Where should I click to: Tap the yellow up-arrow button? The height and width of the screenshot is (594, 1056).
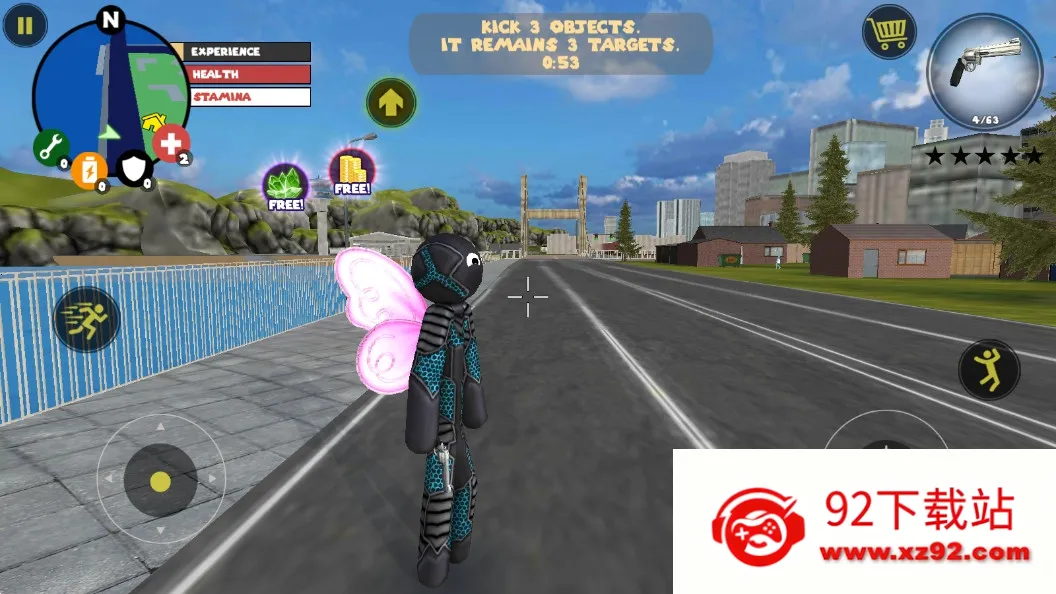coord(391,102)
